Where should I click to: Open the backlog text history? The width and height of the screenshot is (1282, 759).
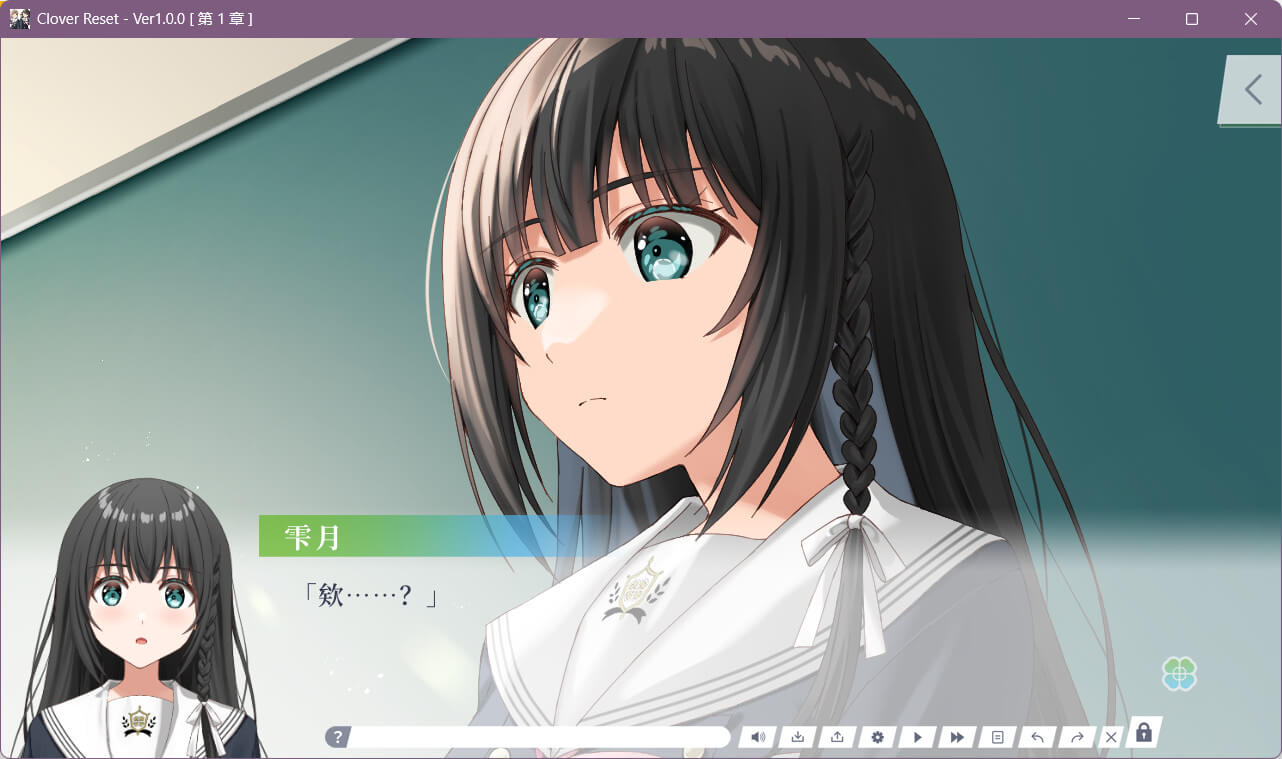pyautogui.click(x=997, y=737)
